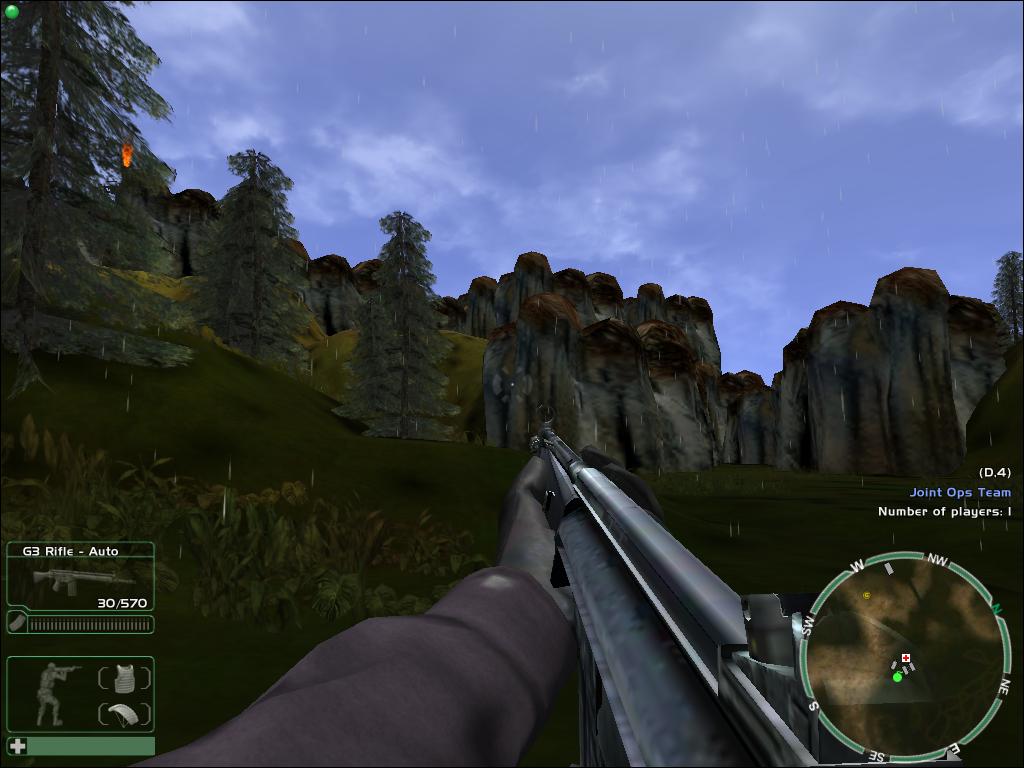This screenshot has height=768, width=1024.
Task: Select the G3 Rifle weapon panel
Action: (80, 575)
